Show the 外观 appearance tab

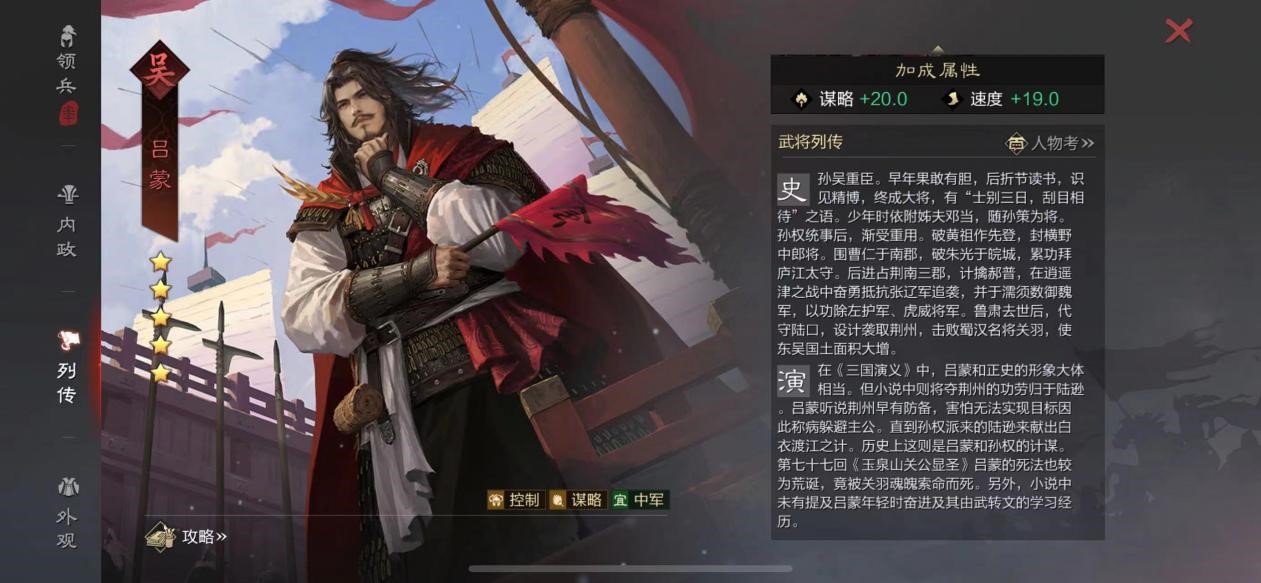(67, 514)
